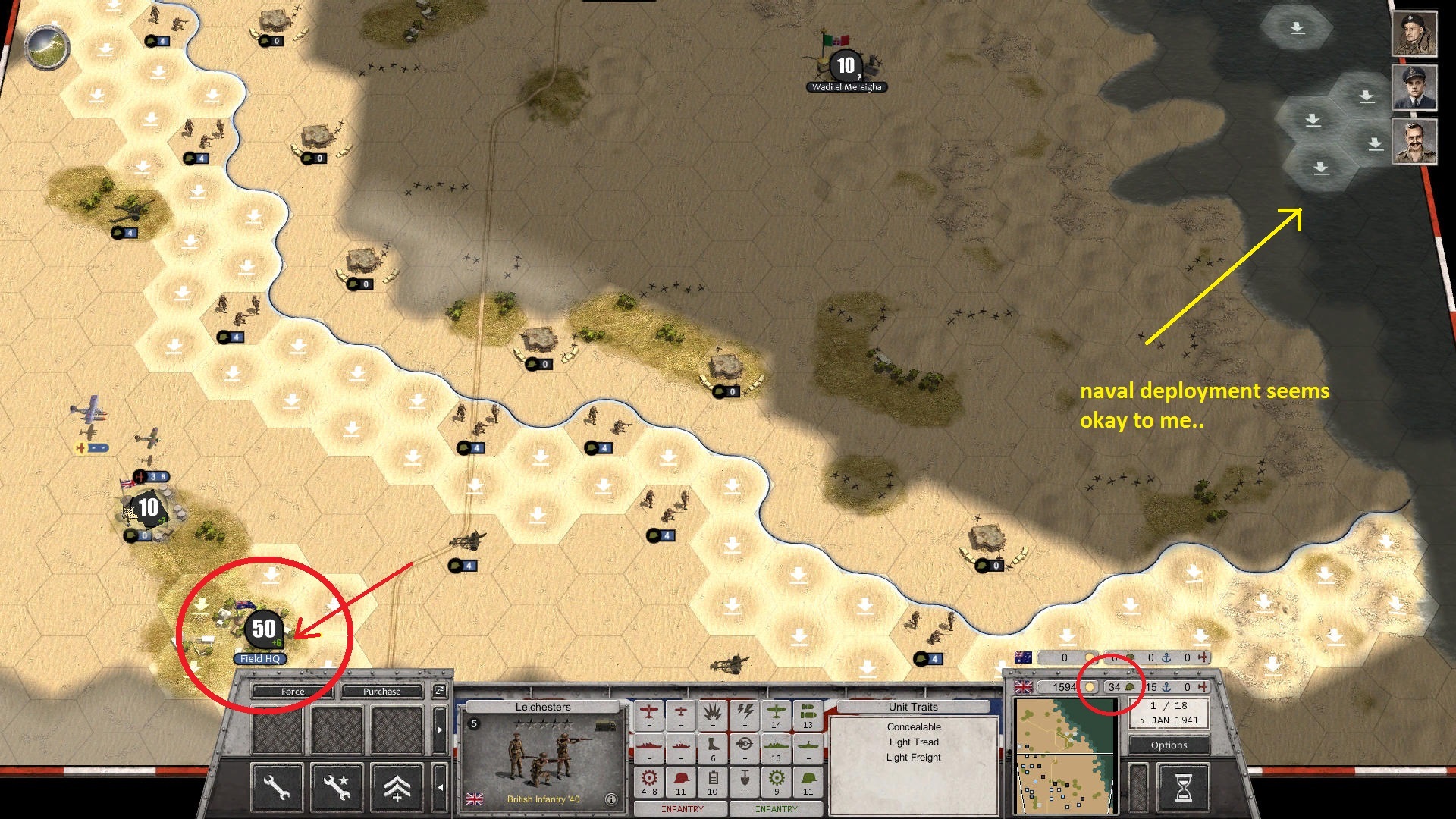Viewport: 1456px width, 819px height.
Task: Open the Options menu
Action: click(x=1168, y=745)
